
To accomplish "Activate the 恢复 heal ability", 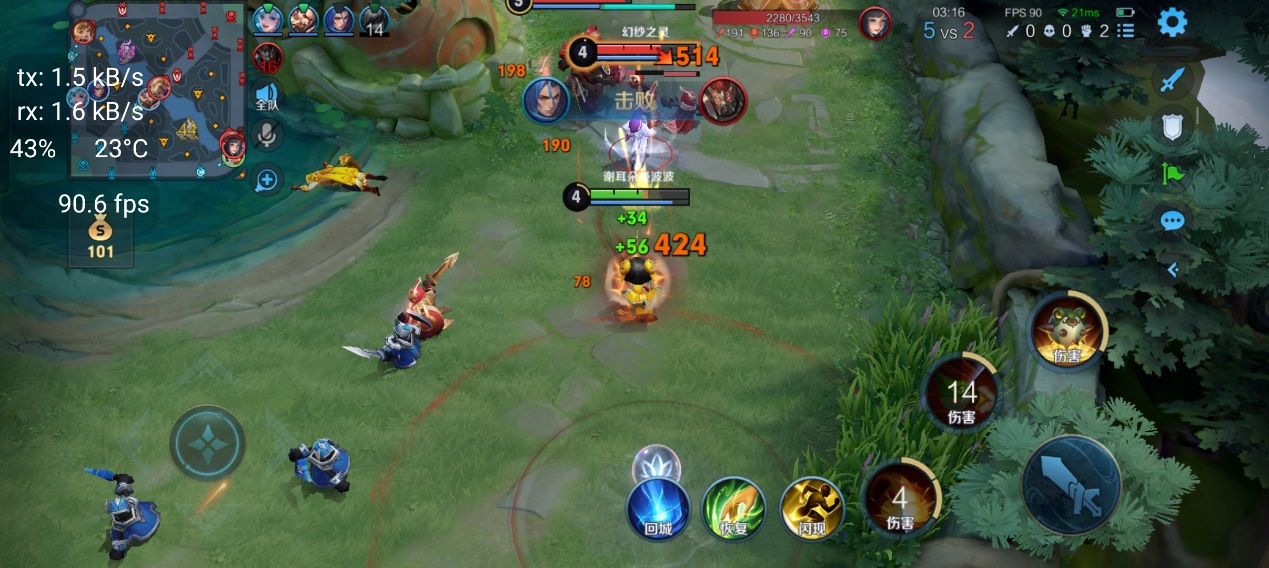I will 734,509.
